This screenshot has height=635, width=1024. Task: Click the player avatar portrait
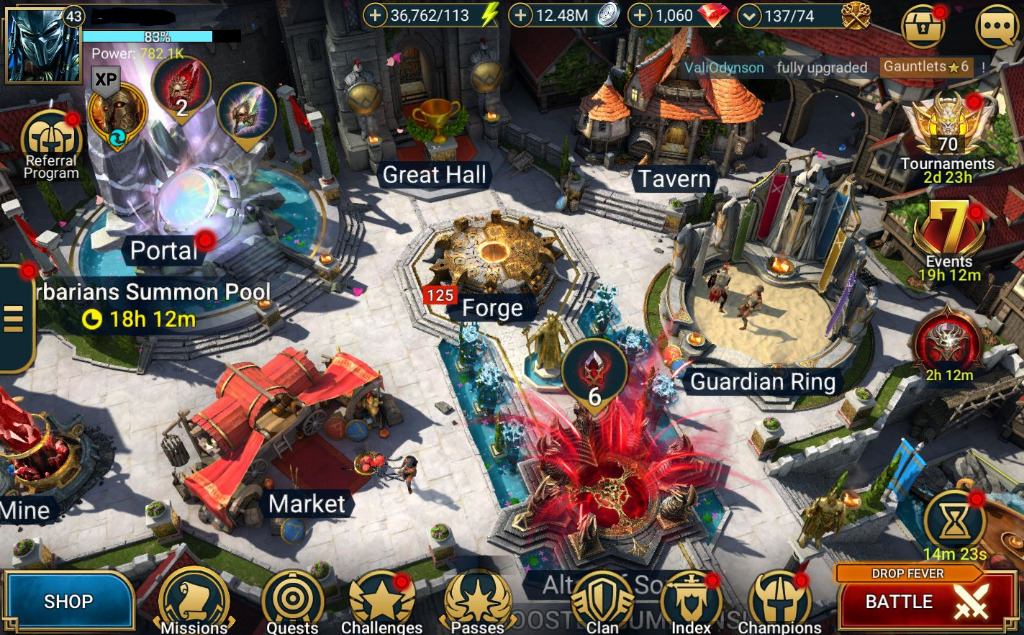30,45
